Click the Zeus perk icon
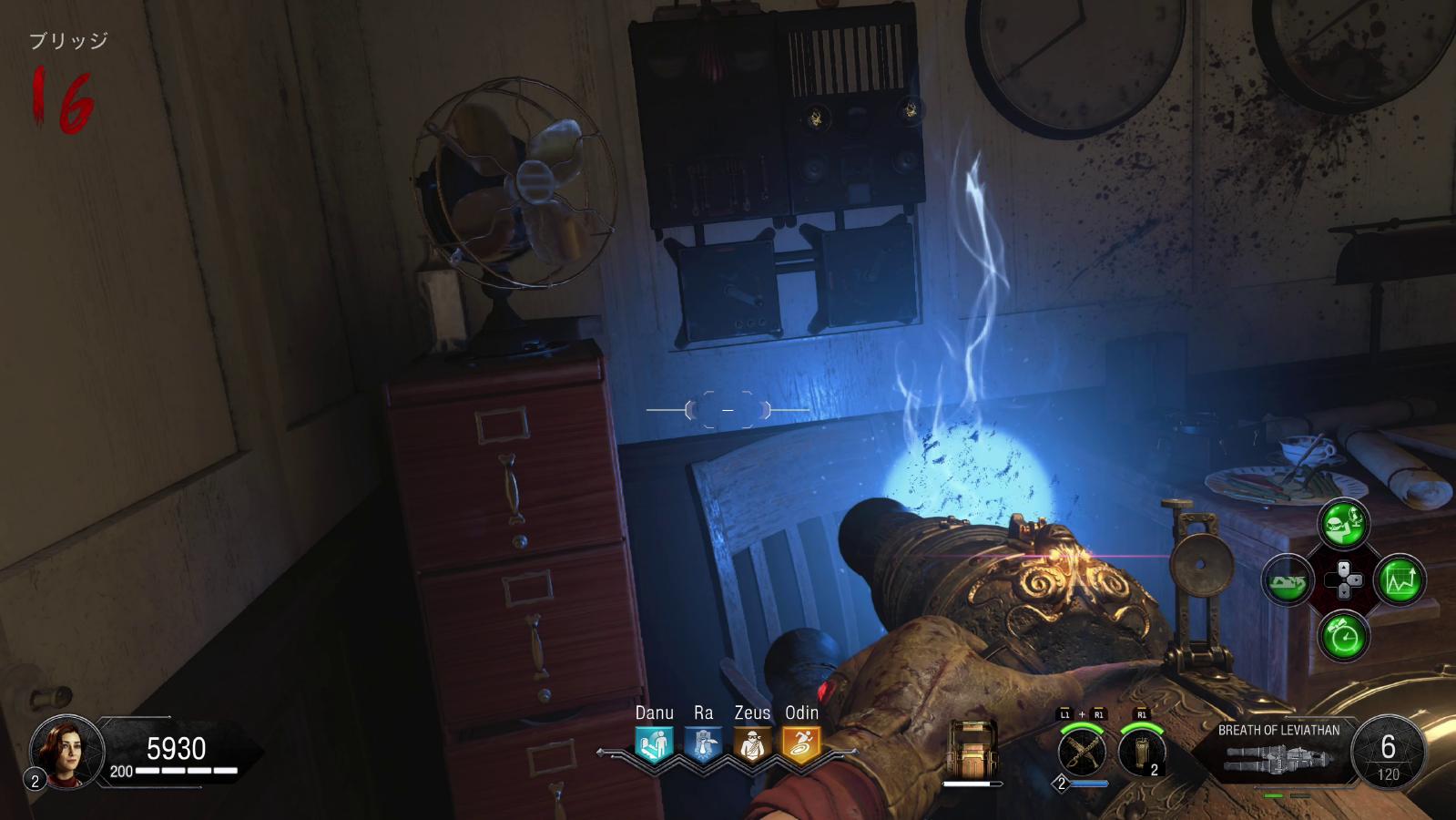1456x820 pixels. point(752,744)
